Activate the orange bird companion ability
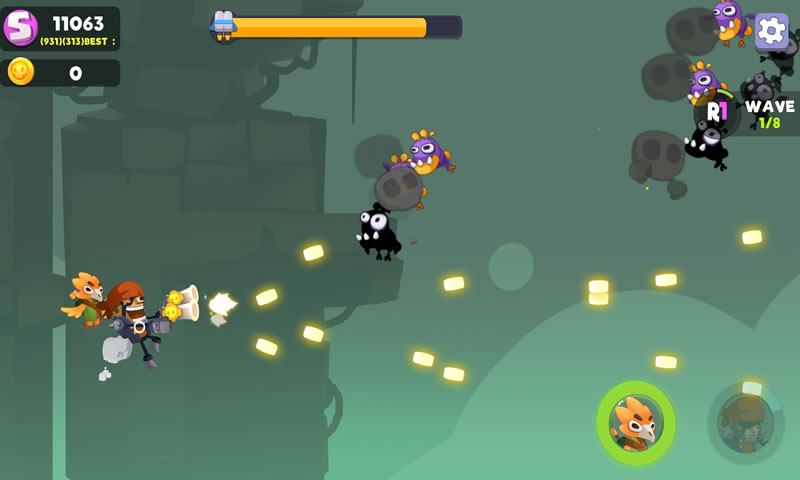Screen dimensions: 800x480 click(636, 423)
